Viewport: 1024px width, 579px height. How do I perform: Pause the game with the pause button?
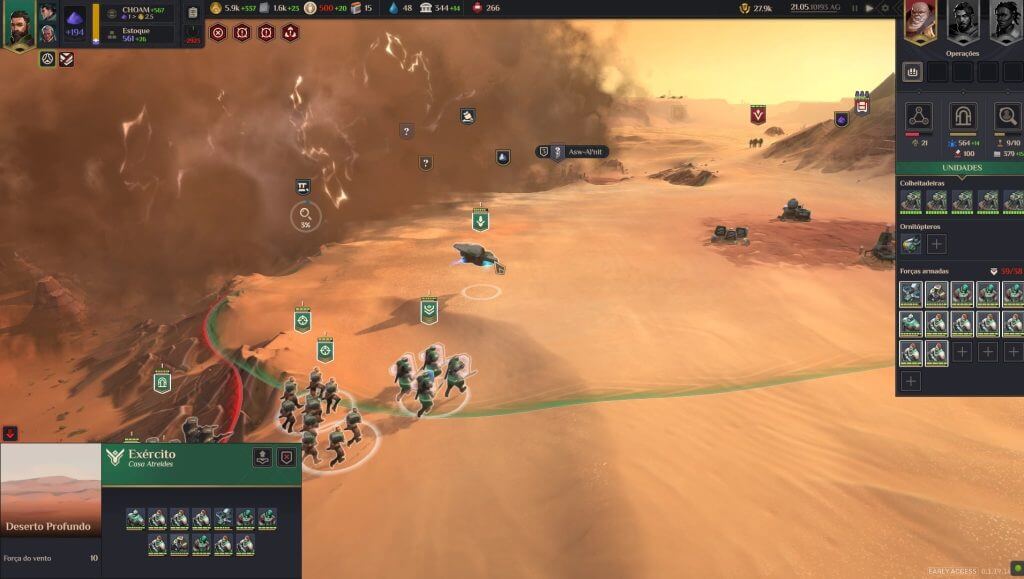pyautogui.click(x=855, y=8)
